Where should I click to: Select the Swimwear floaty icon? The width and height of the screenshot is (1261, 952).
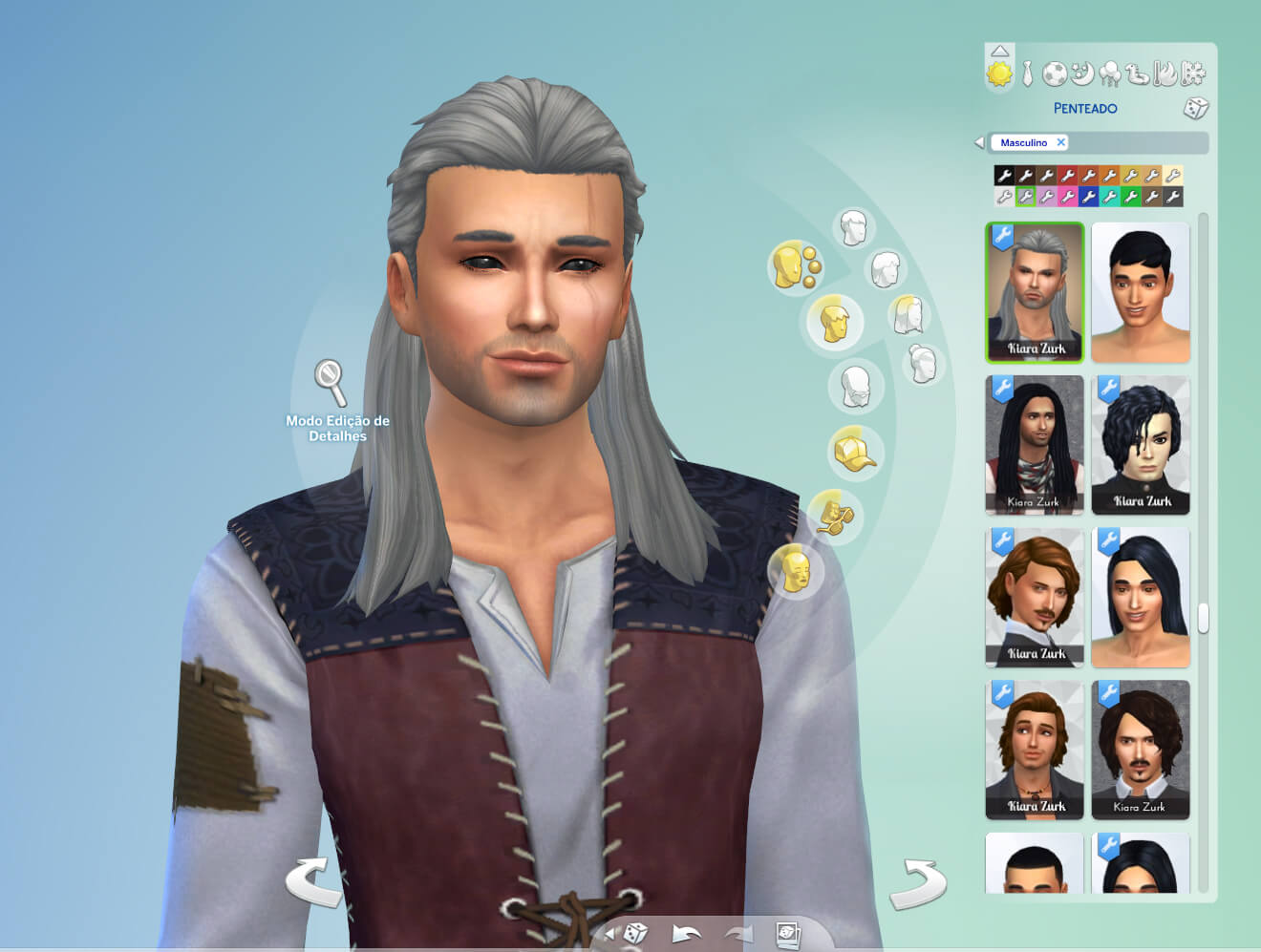[x=1135, y=72]
